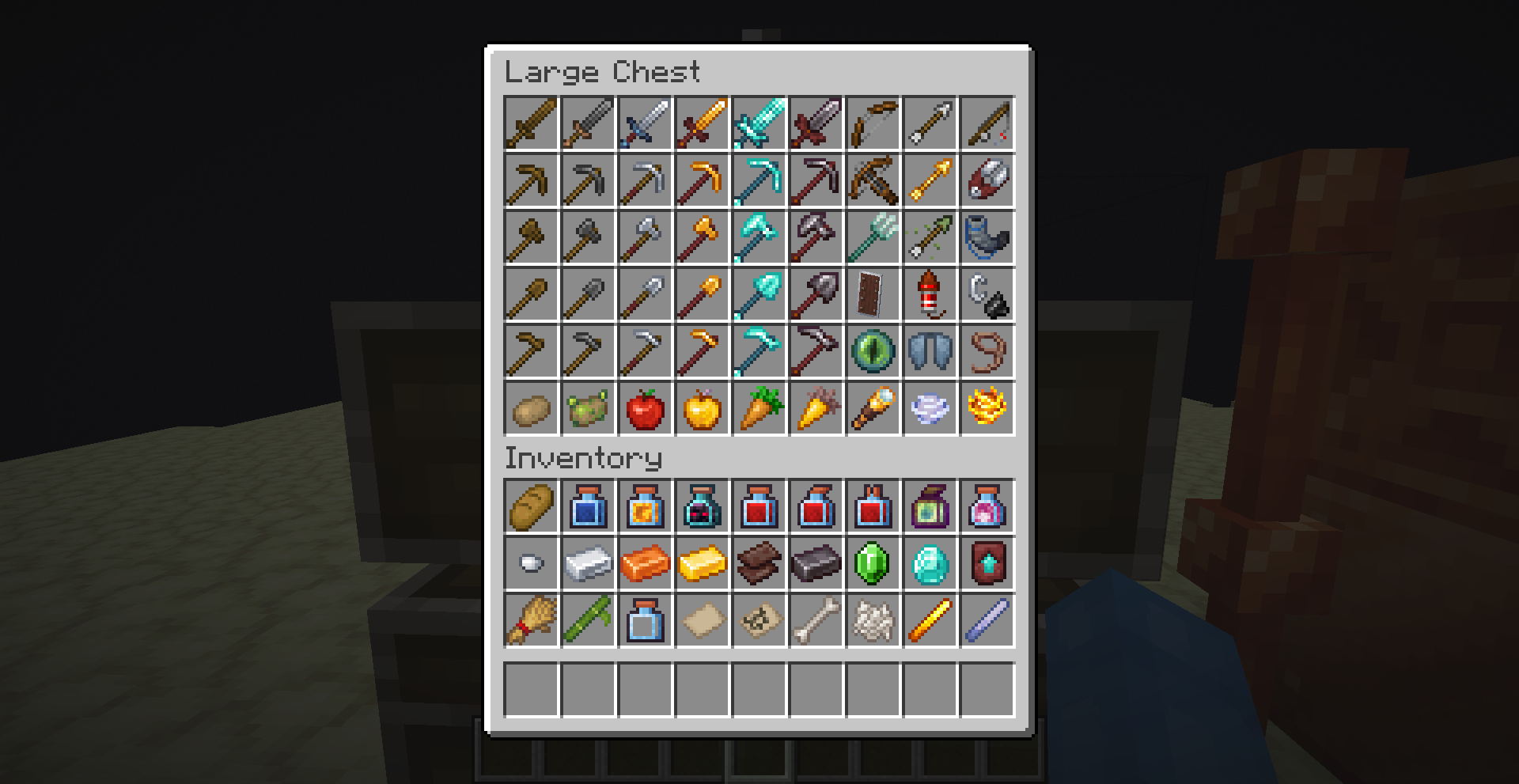Pick up the firework rocket
The image size is (1519, 784).
coord(929,295)
